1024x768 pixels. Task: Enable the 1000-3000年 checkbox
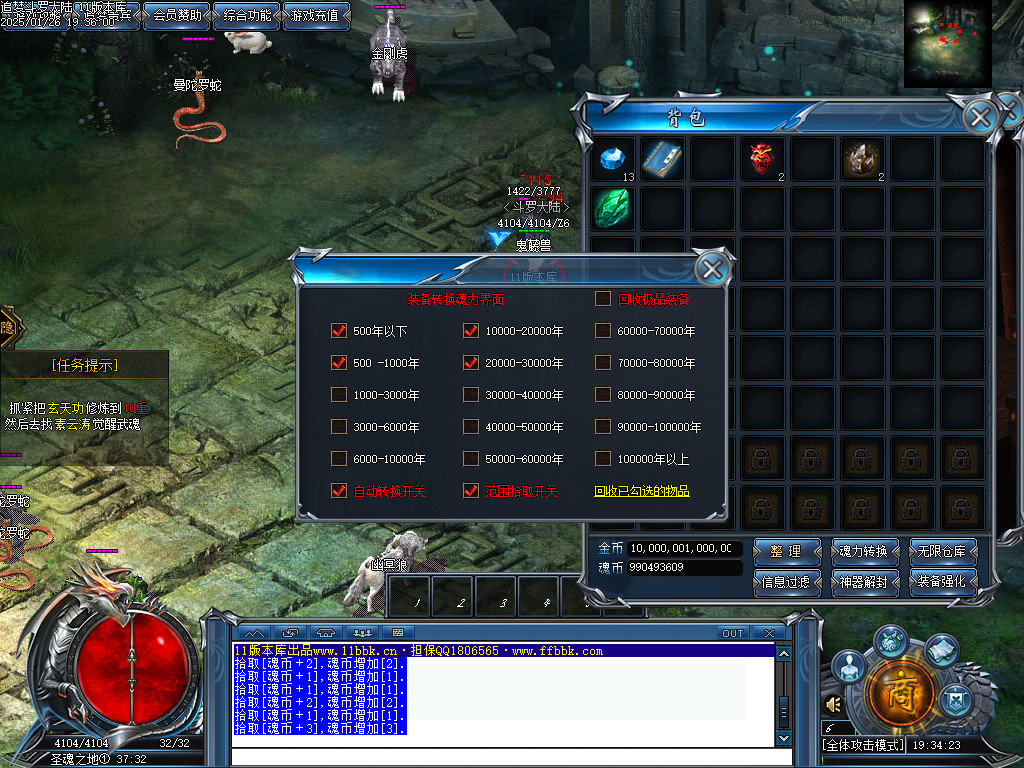[x=339, y=395]
